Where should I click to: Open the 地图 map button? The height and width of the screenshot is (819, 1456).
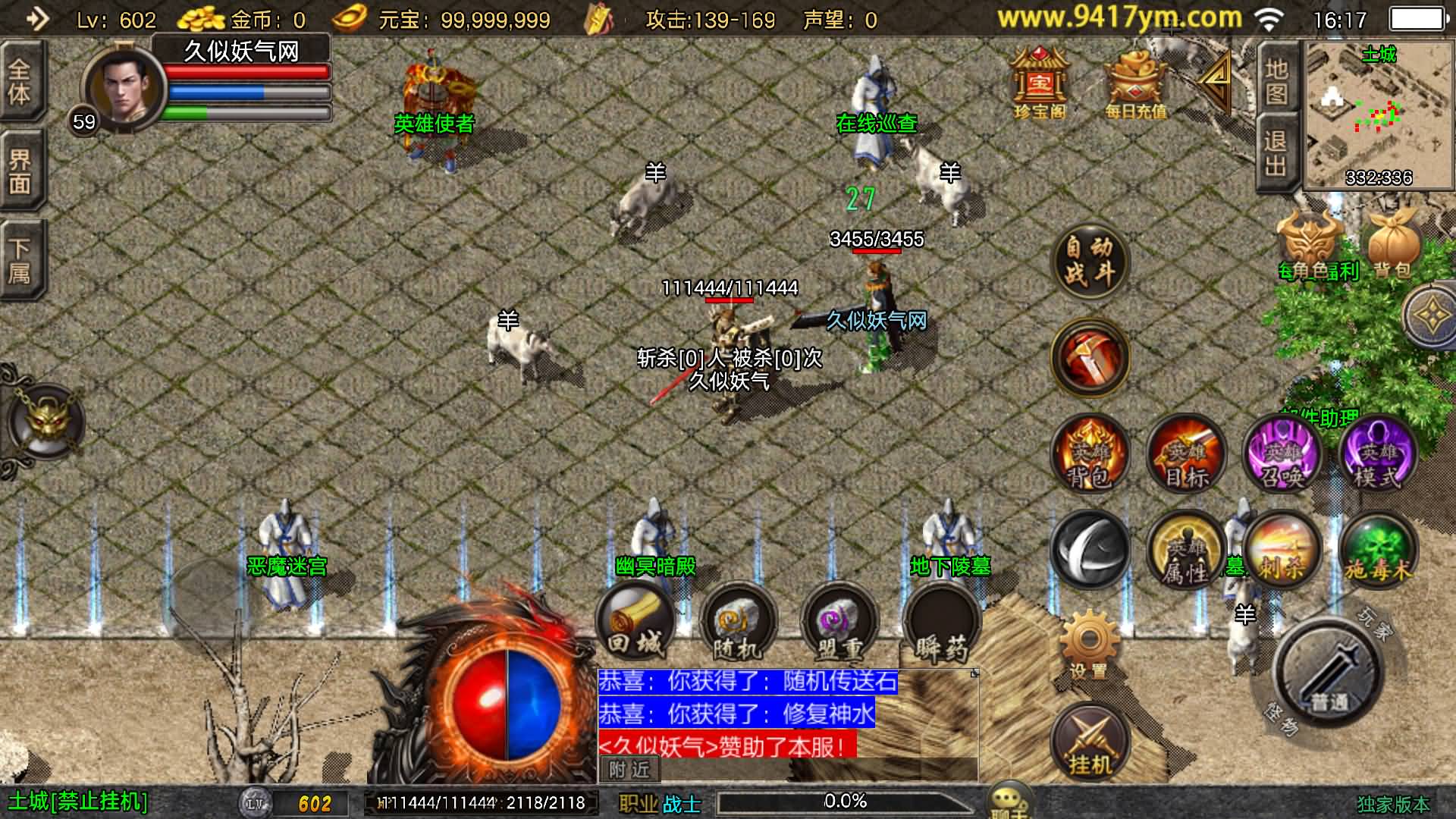point(1276,80)
